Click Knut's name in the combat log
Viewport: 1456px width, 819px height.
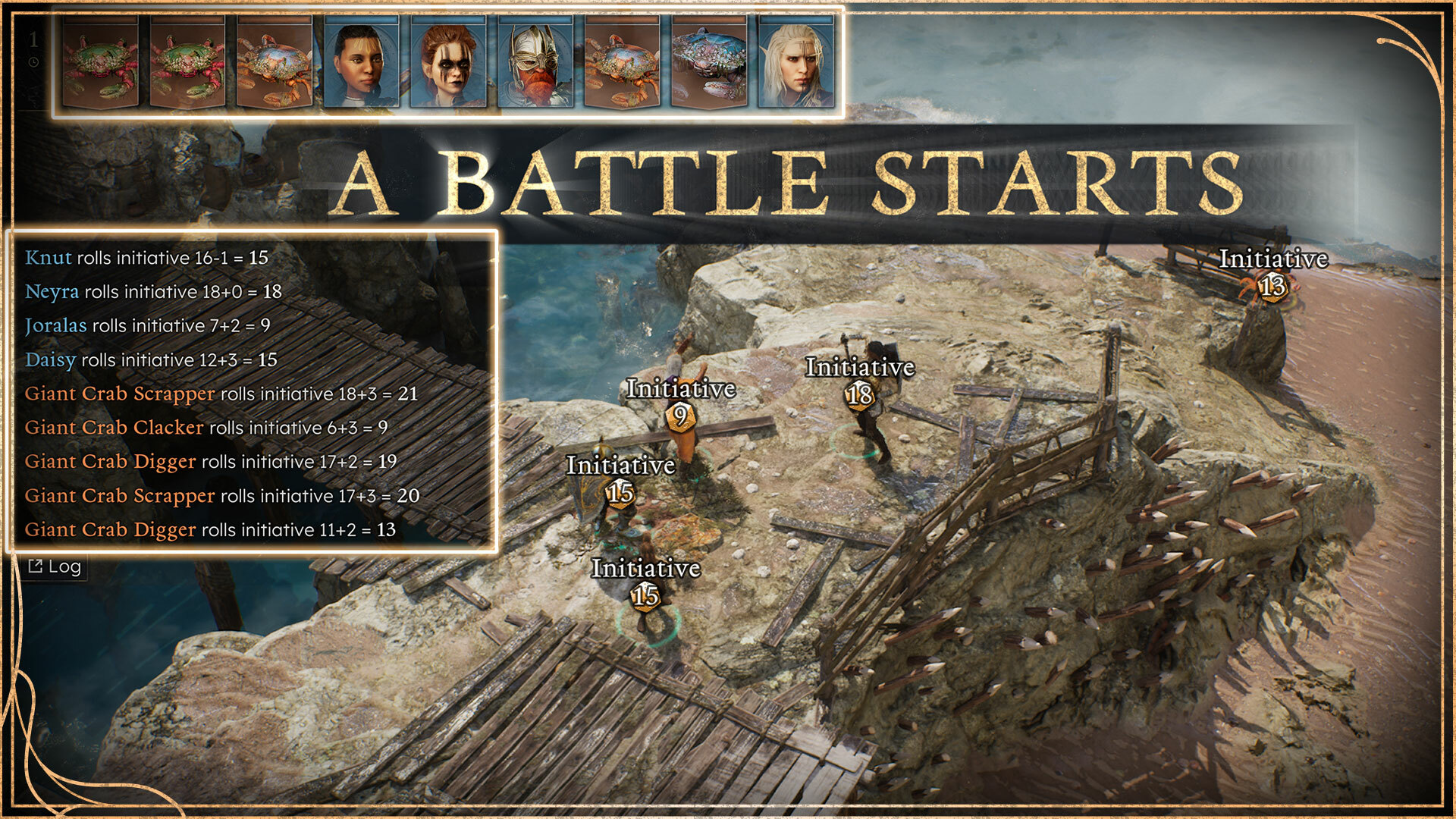47,258
